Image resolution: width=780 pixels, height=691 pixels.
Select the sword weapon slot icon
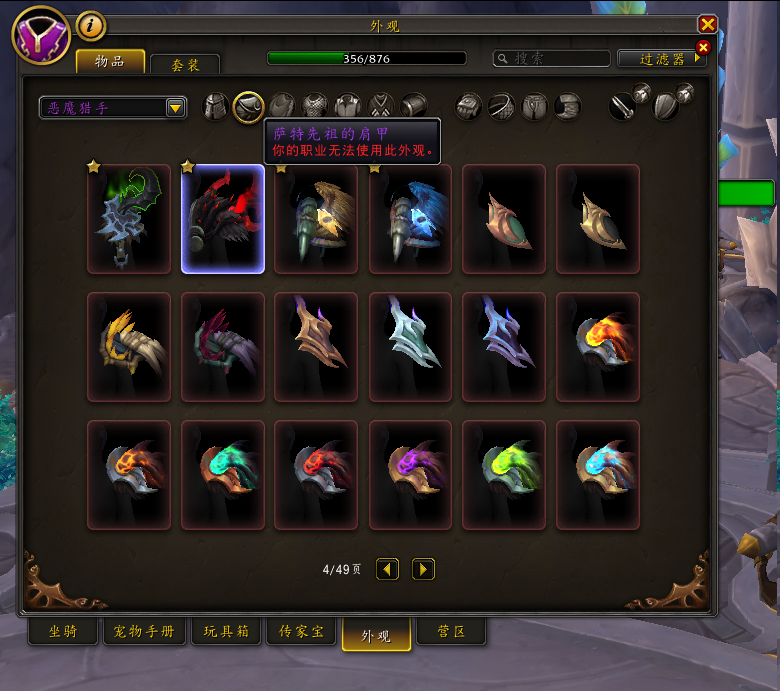(623, 105)
